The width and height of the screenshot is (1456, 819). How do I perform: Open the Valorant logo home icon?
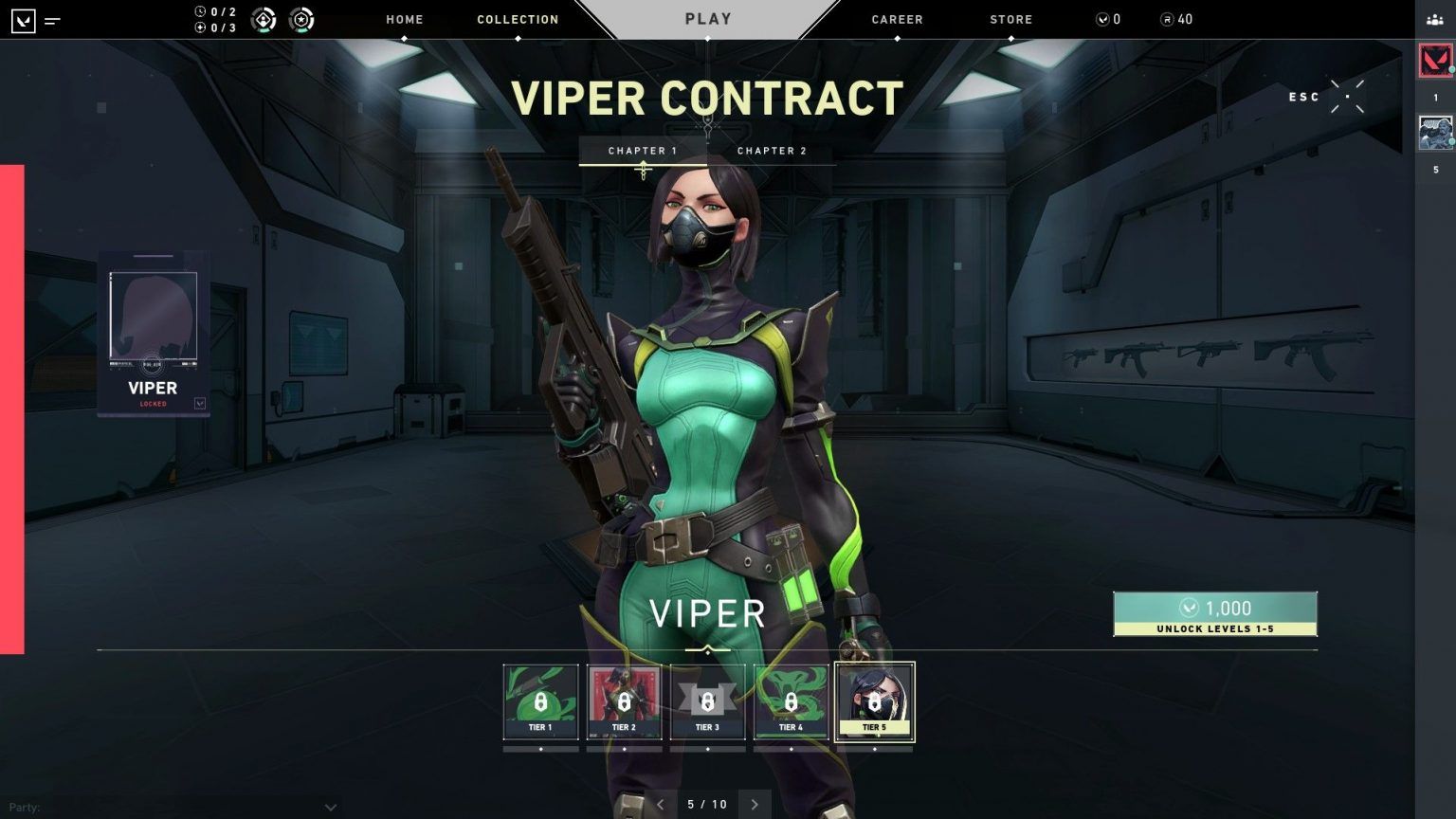(23, 19)
